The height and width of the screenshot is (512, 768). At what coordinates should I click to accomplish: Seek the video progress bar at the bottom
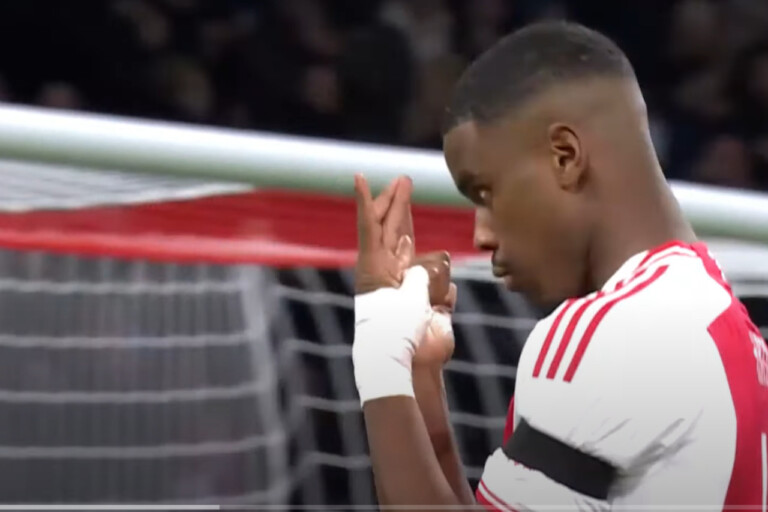point(384,507)
